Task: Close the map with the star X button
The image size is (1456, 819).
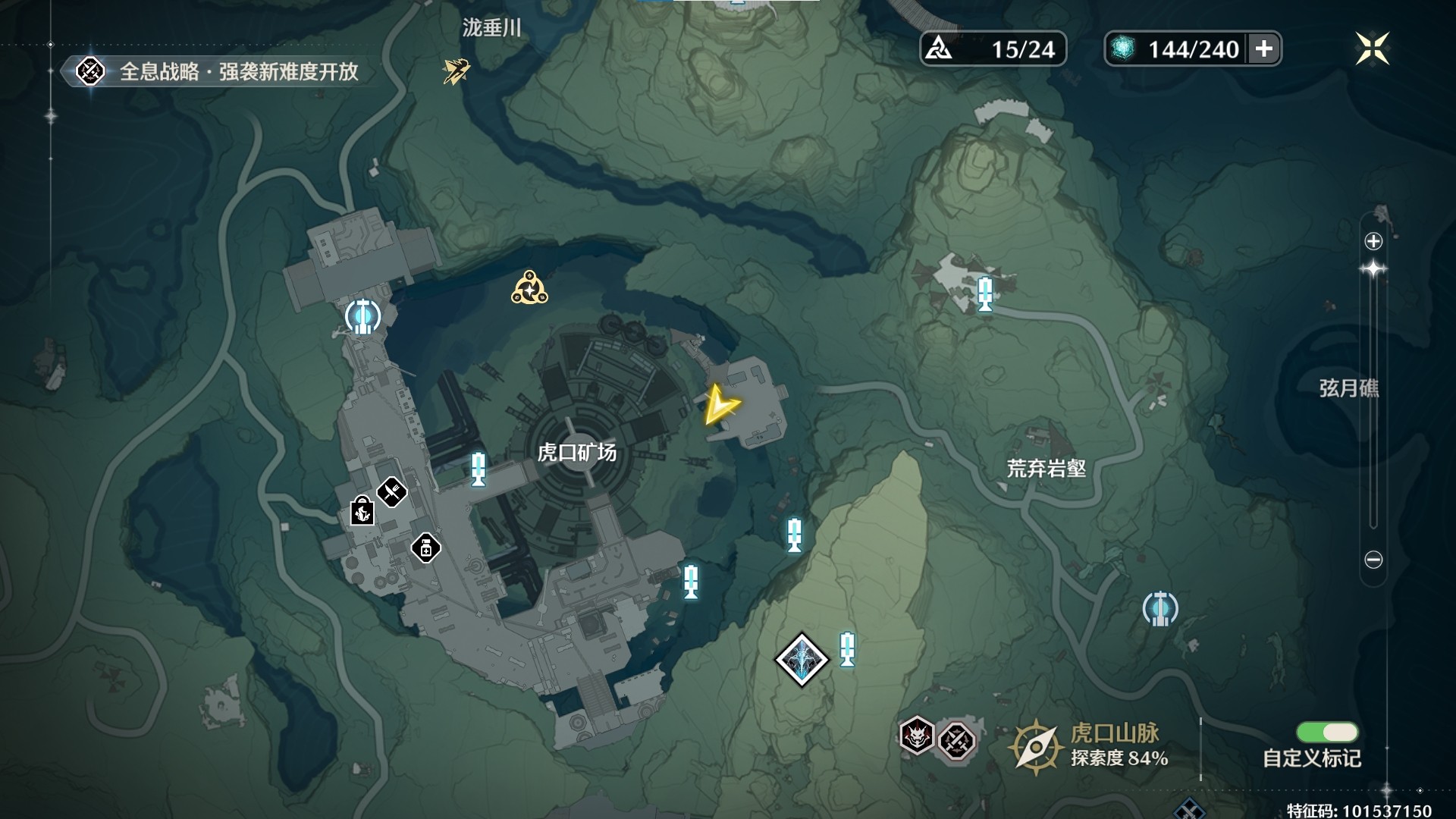Action: coord(1373,49)
